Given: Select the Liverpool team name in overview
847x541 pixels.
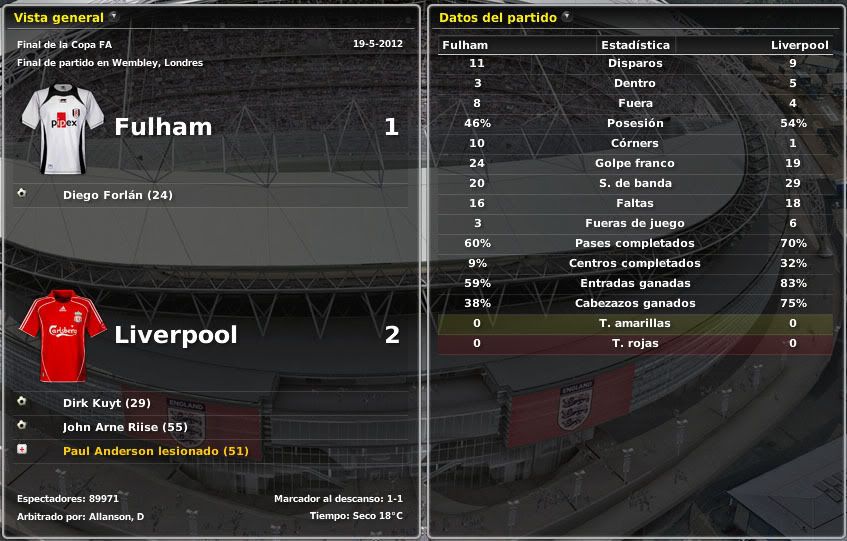Looking at the screenshot, I should click(x=176, y=335).
